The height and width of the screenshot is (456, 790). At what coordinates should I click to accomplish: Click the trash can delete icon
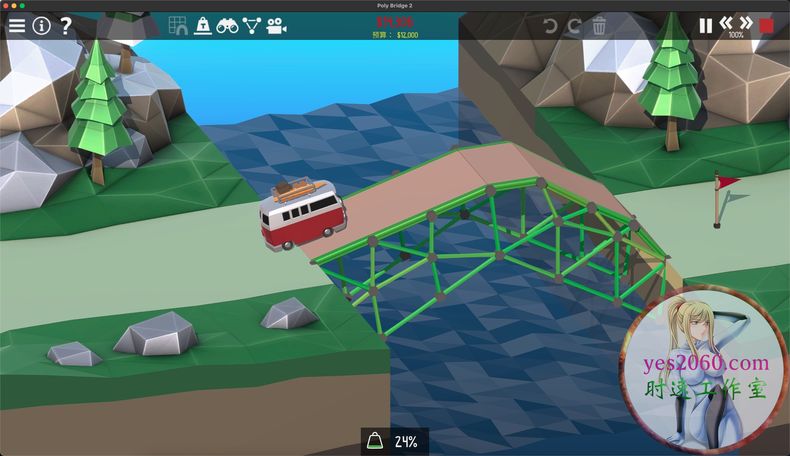pos(599,26)
